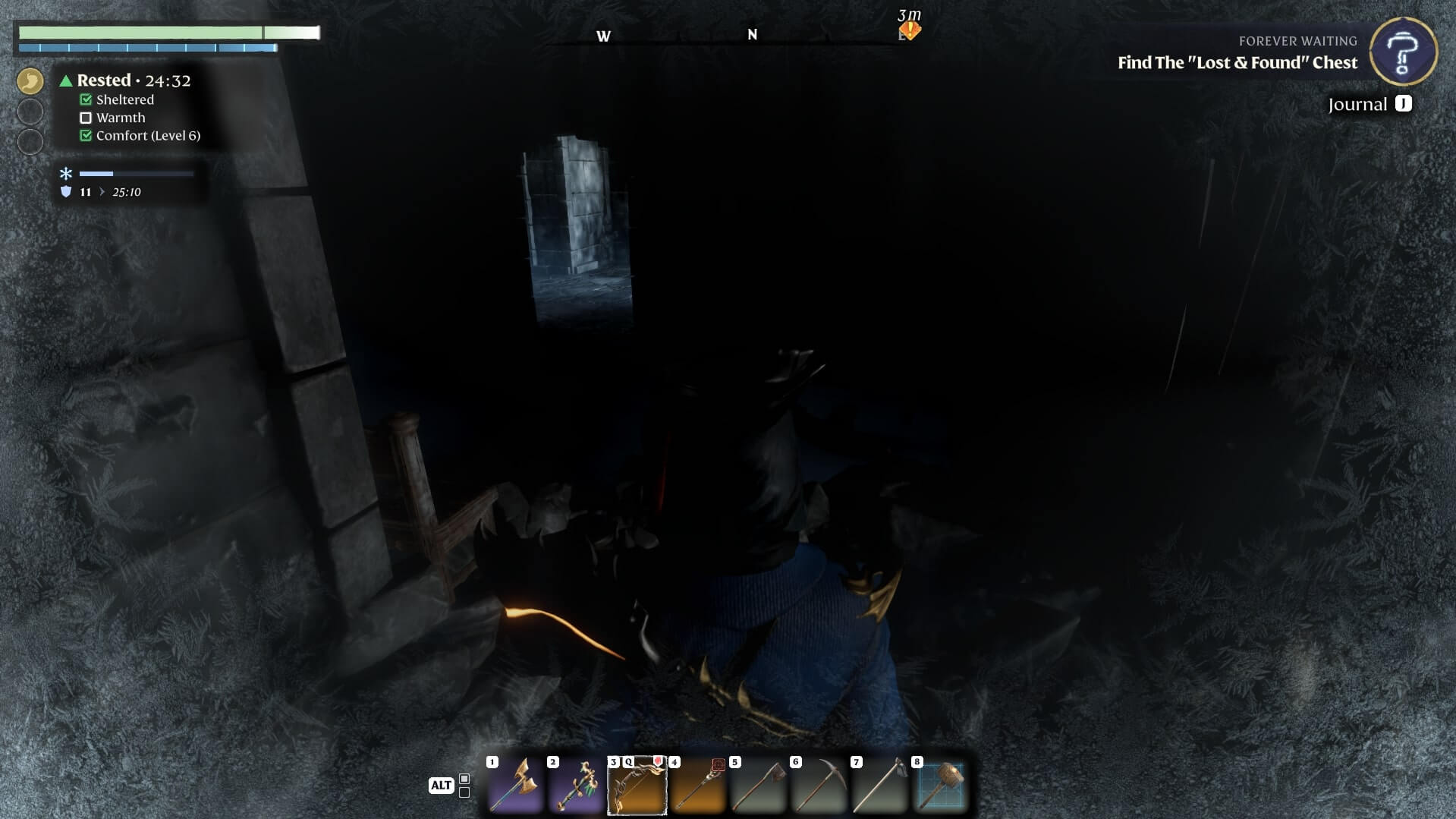The height and width of the screenshot is (819, 1456).
Task: Open the quest question-mark icon
Action: [x=1403, y=51]
